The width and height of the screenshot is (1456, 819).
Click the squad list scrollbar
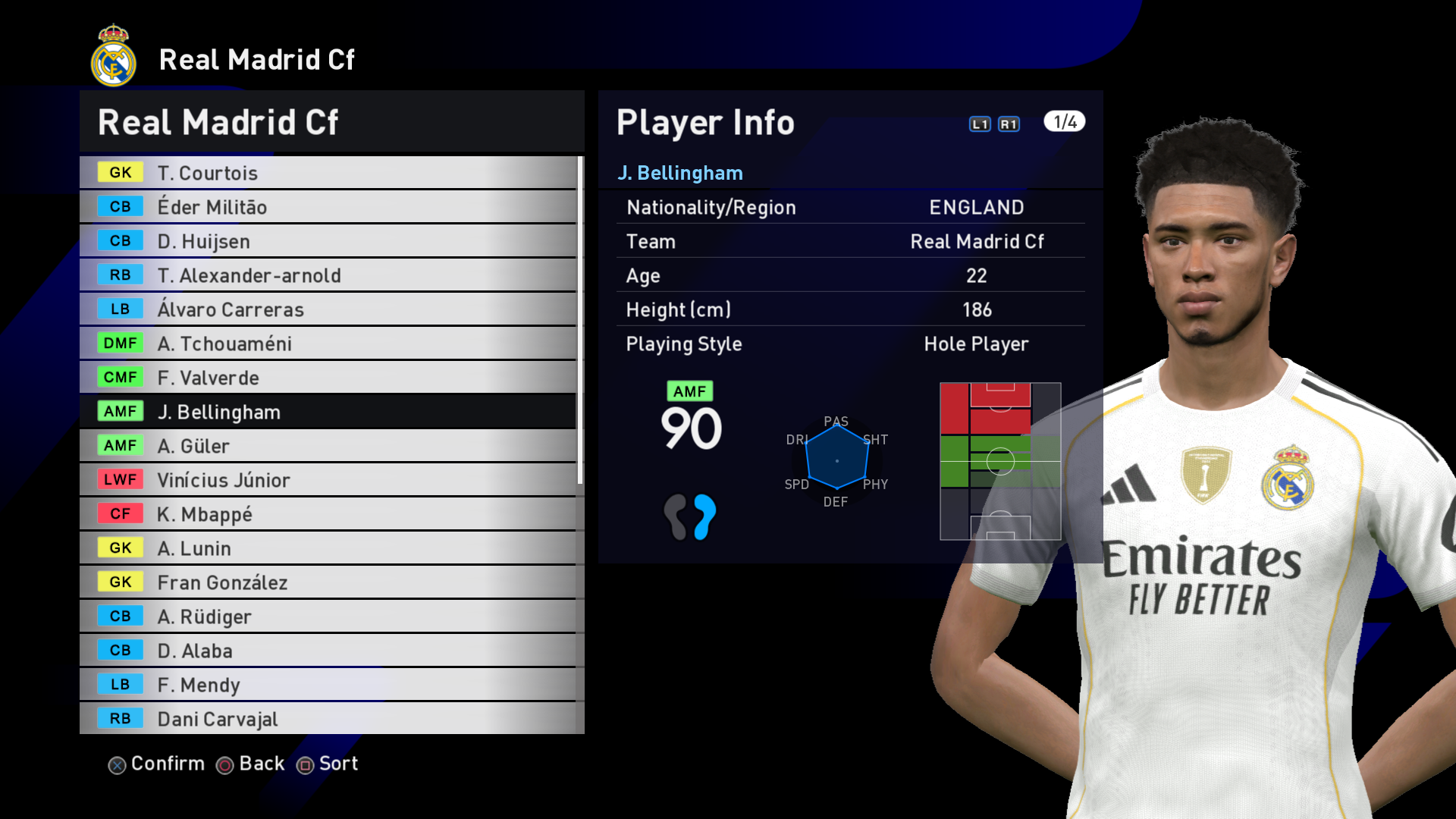pyautogui.click(x=580, y=320)
